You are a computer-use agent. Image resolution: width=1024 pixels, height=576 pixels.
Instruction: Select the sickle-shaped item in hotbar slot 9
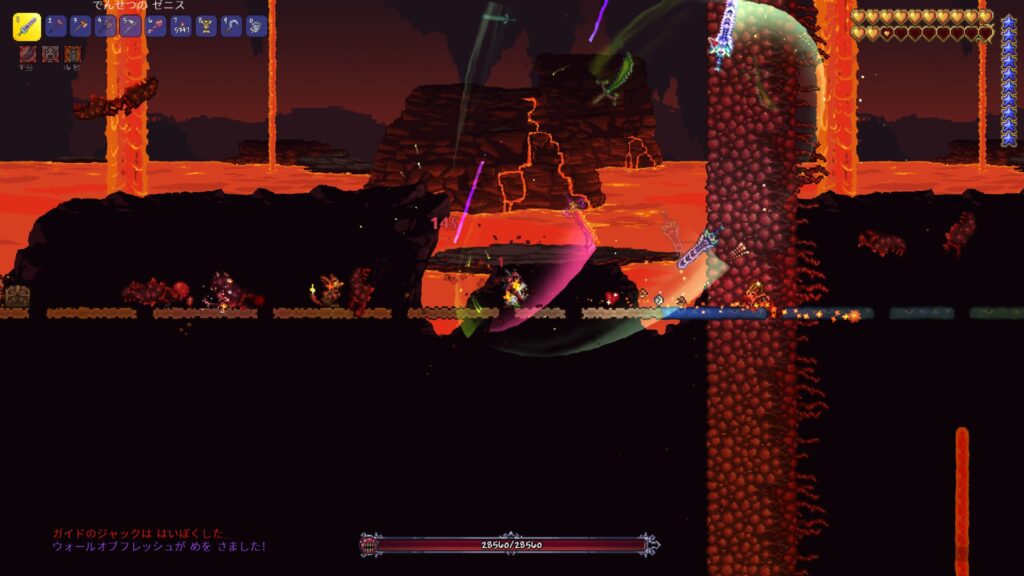pos(231,27)
